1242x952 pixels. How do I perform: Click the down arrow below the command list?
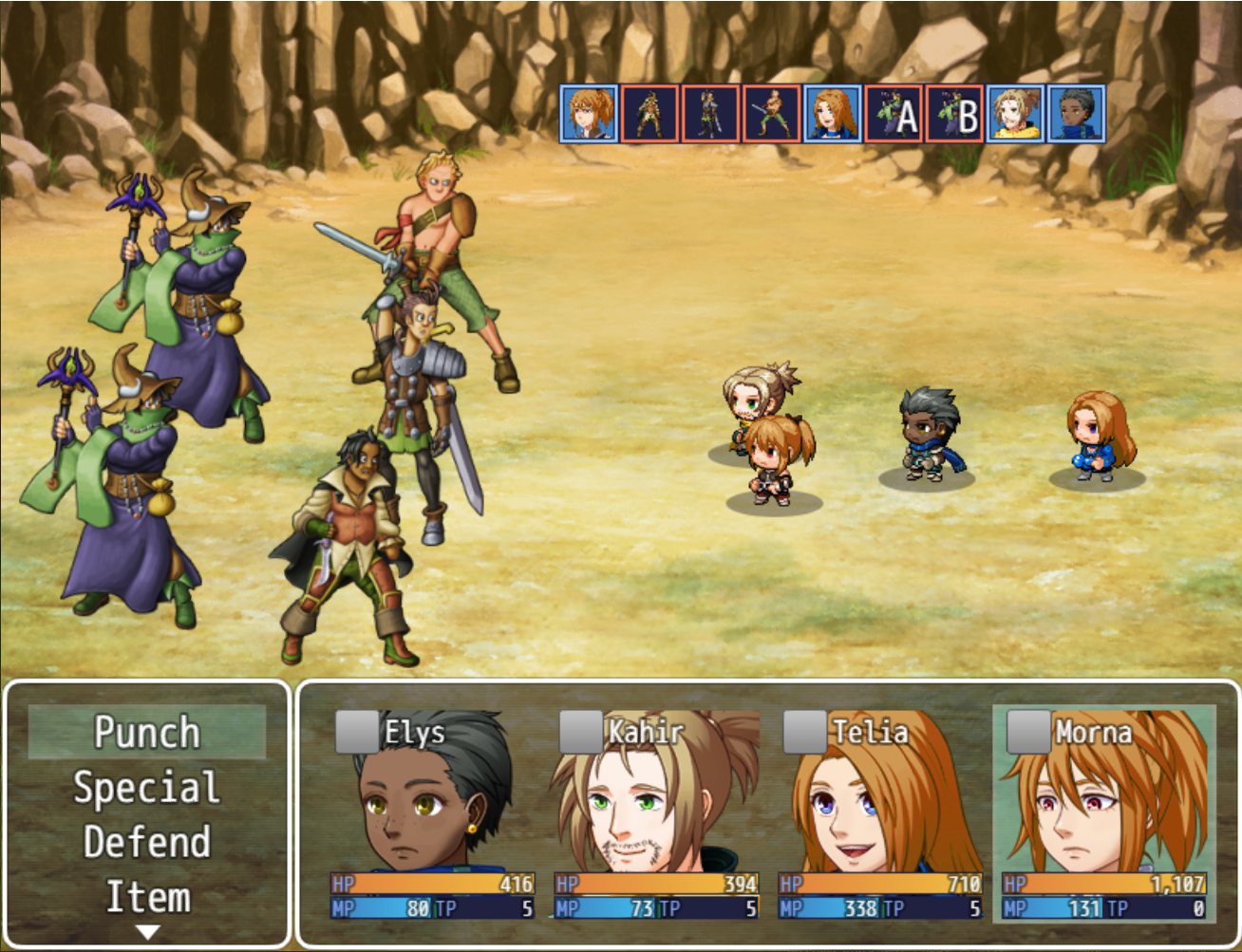point(147,932)
